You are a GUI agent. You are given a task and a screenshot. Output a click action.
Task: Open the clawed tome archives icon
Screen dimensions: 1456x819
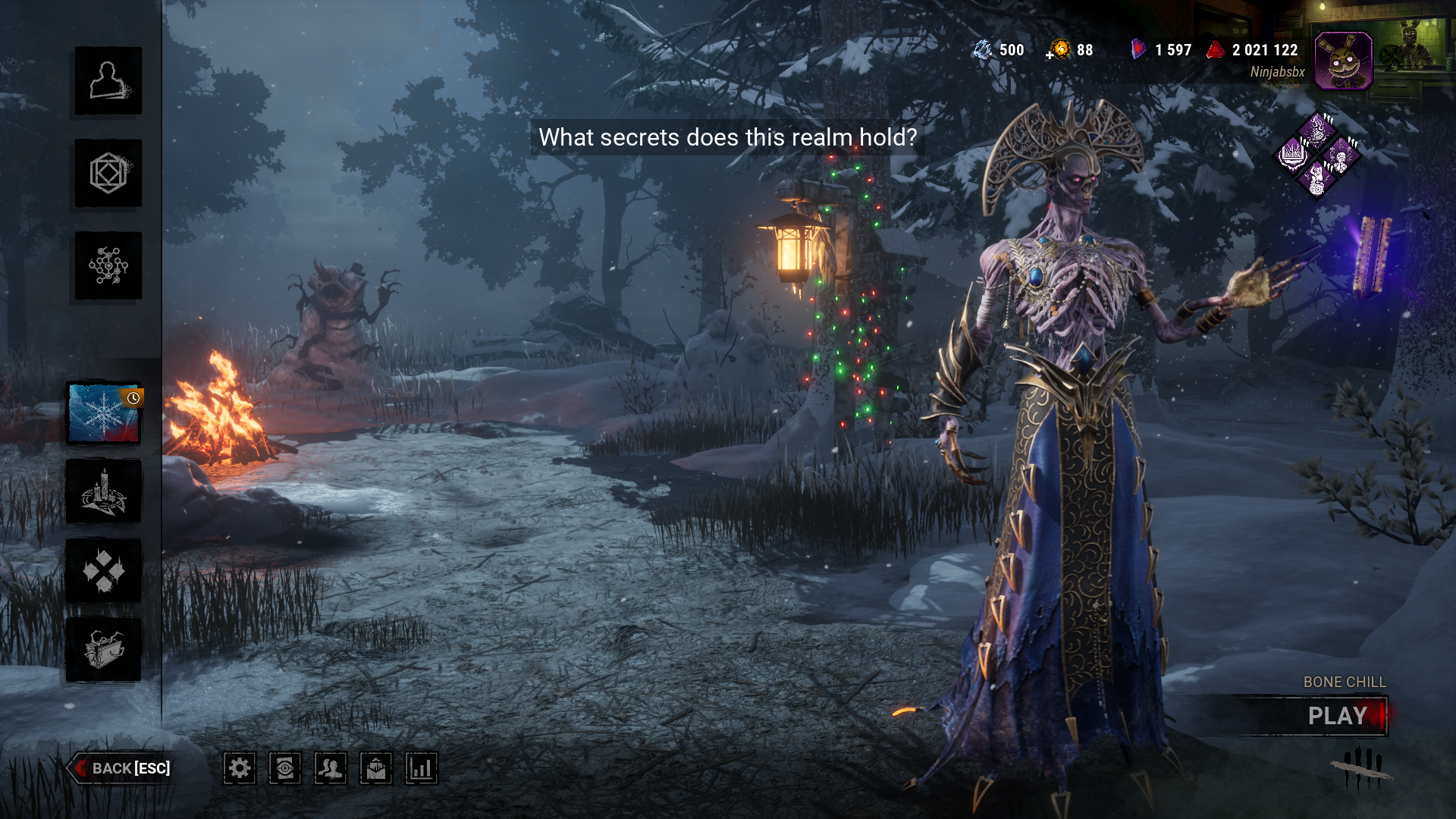coord(104,650)
